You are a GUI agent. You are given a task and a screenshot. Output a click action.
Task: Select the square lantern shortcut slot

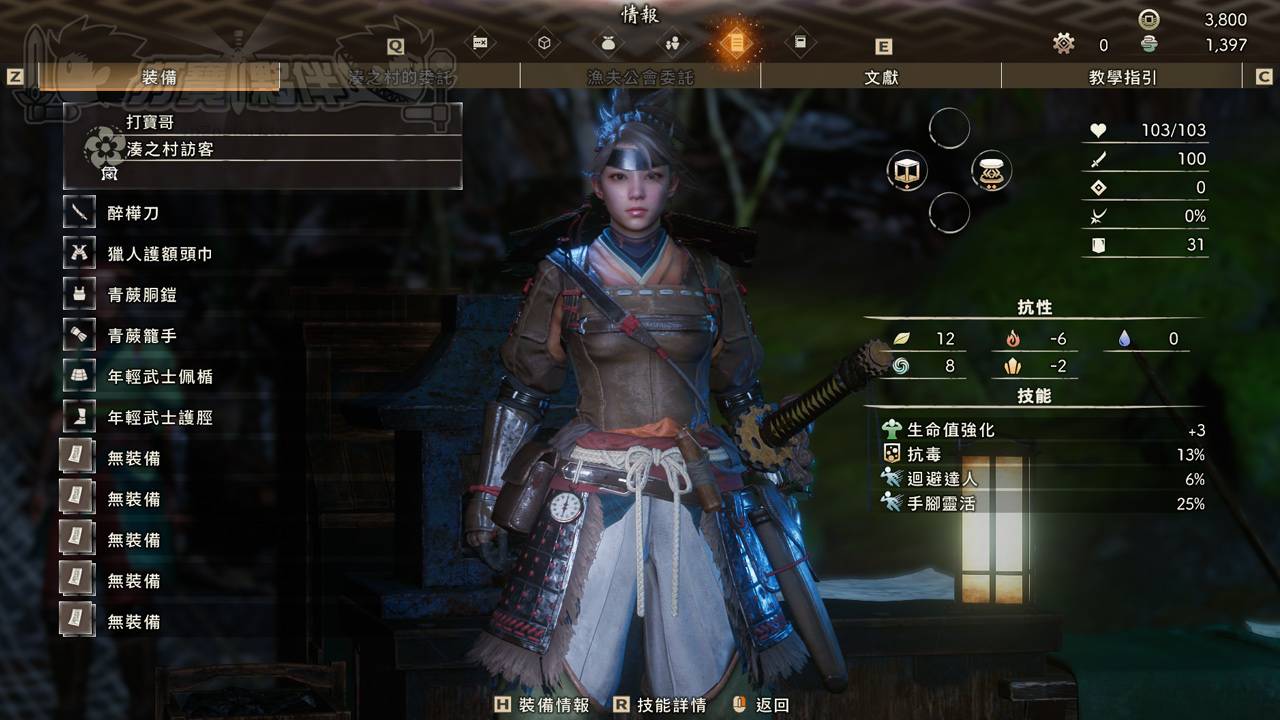(x=906, y=171)
